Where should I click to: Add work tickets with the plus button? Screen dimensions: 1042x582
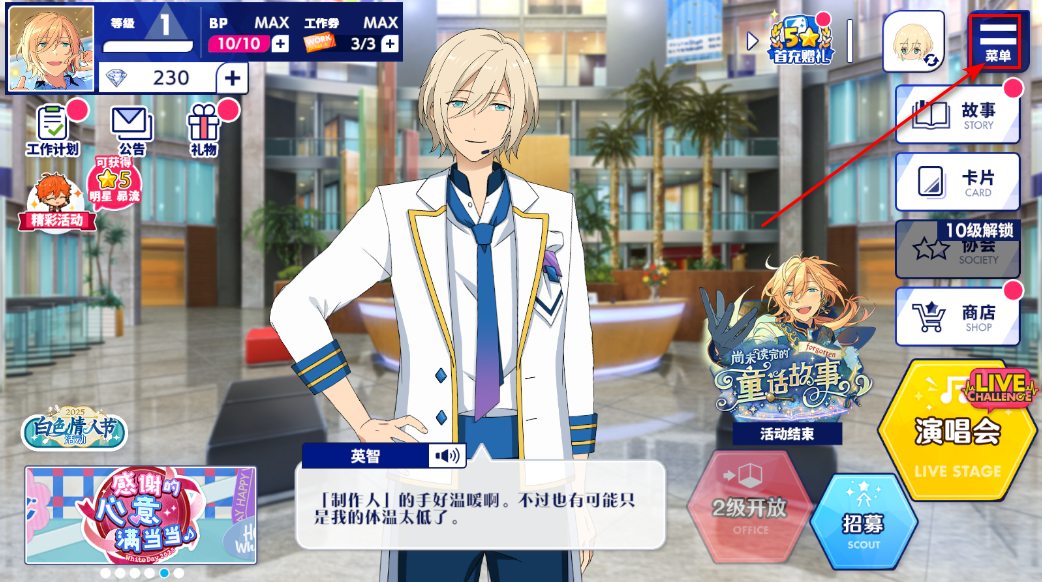click(x=389, y=43)
